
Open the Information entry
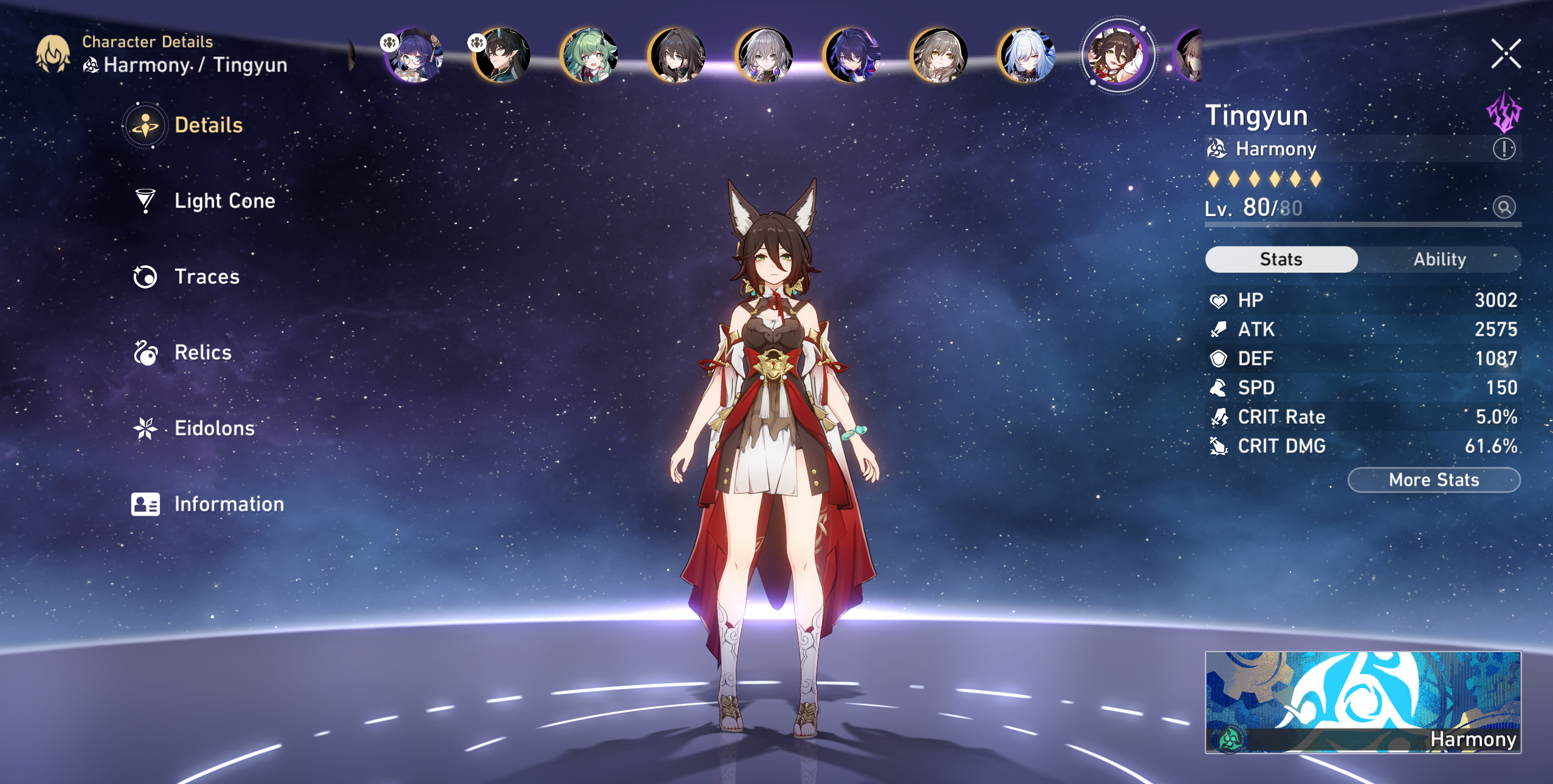point(228,505)
